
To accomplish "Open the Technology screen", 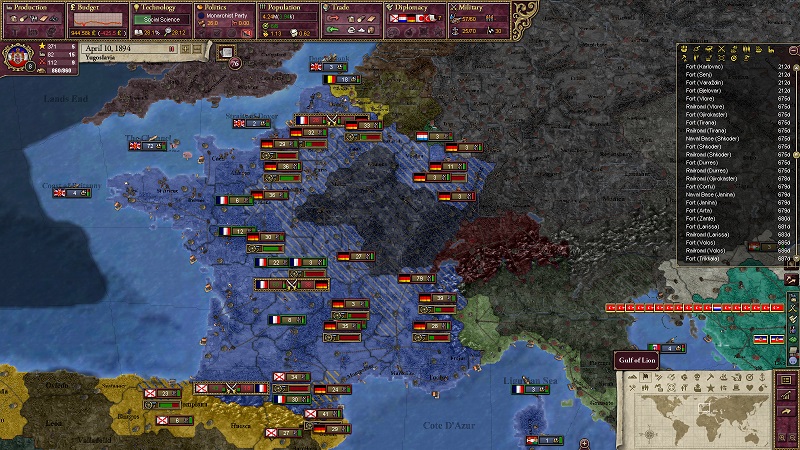I will click(158, 7).
